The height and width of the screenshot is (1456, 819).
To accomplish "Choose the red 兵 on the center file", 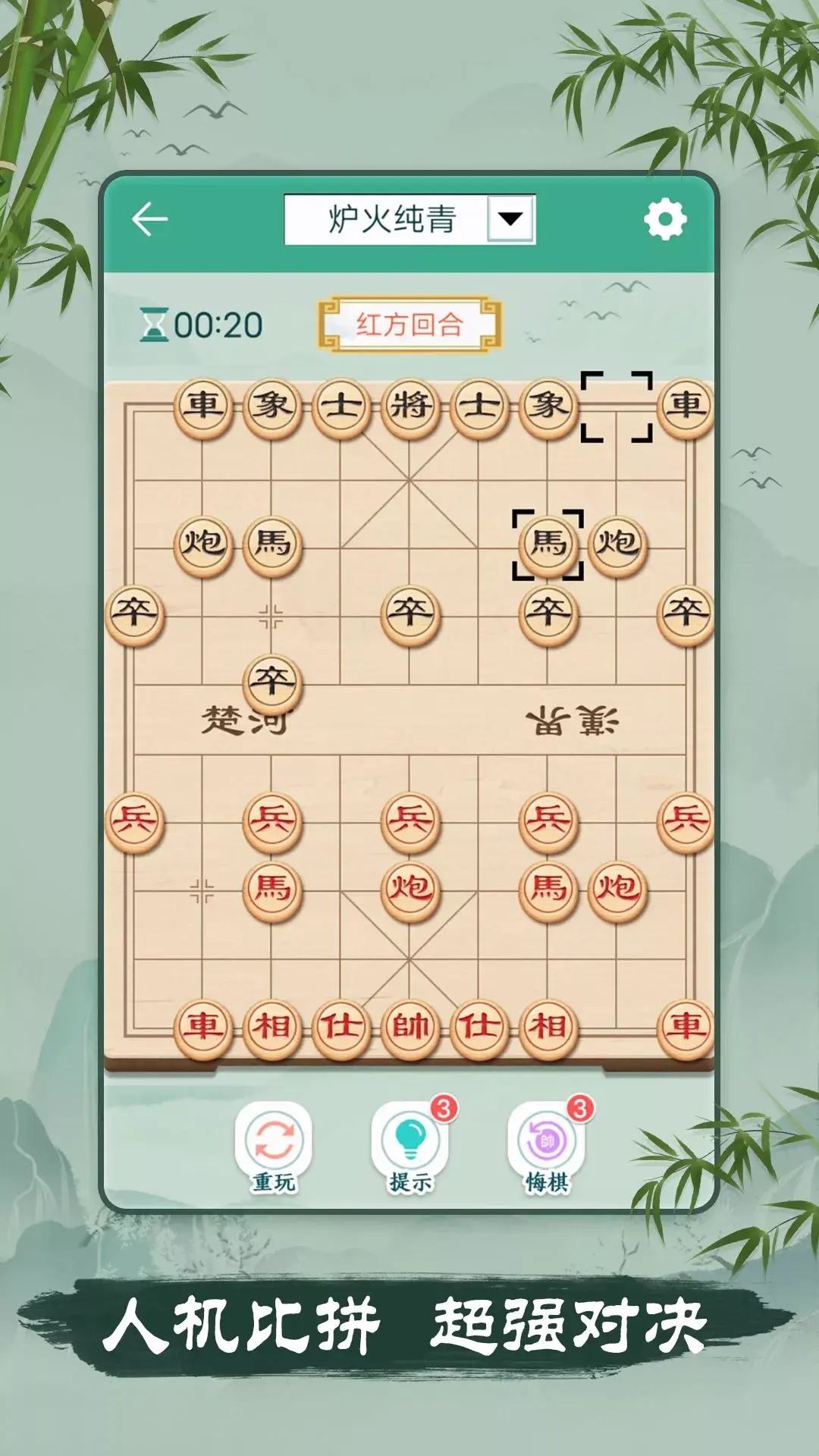I will click(410, 821).
